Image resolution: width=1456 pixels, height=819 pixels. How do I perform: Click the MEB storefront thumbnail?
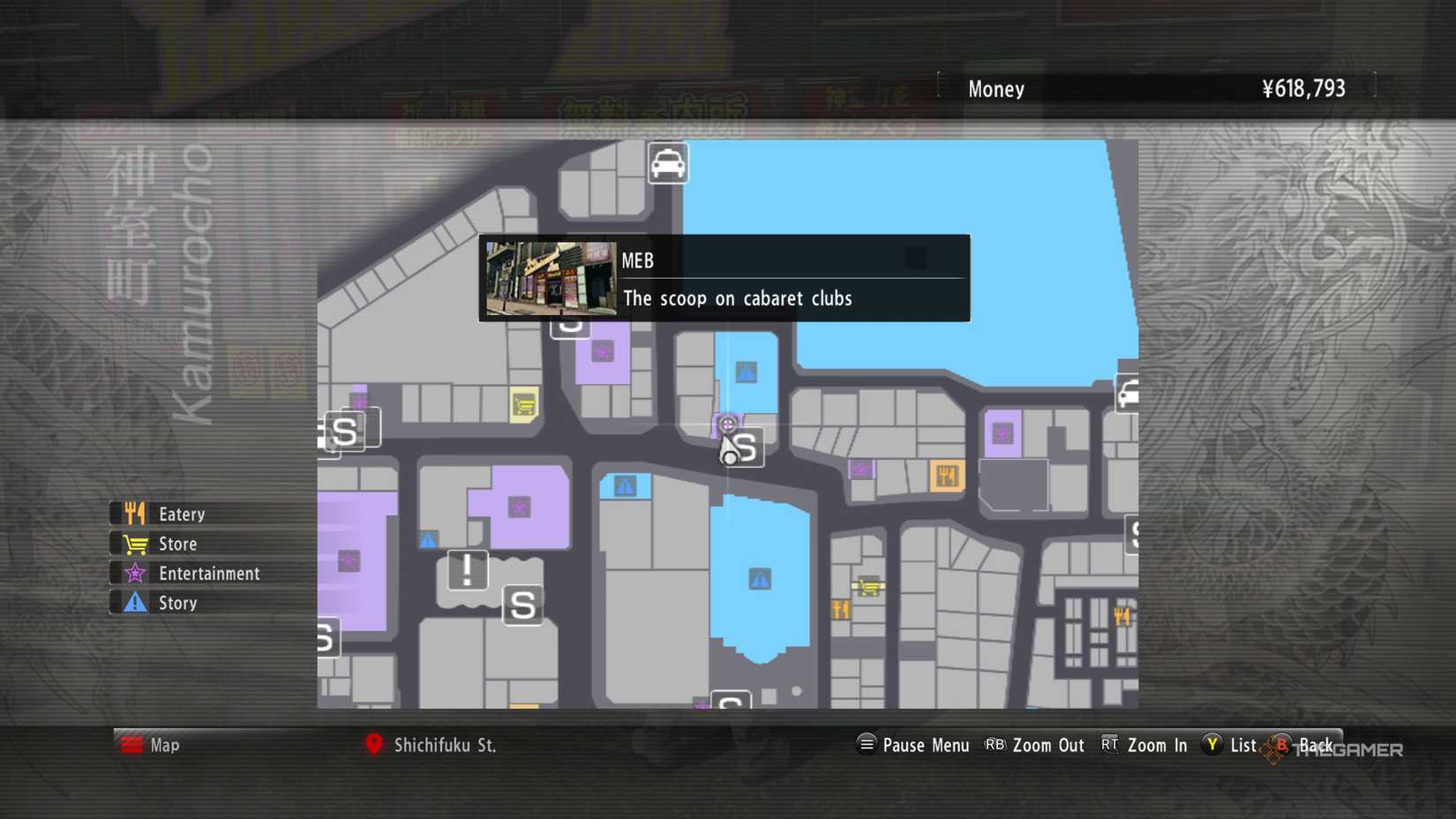[x=550, y=277]
